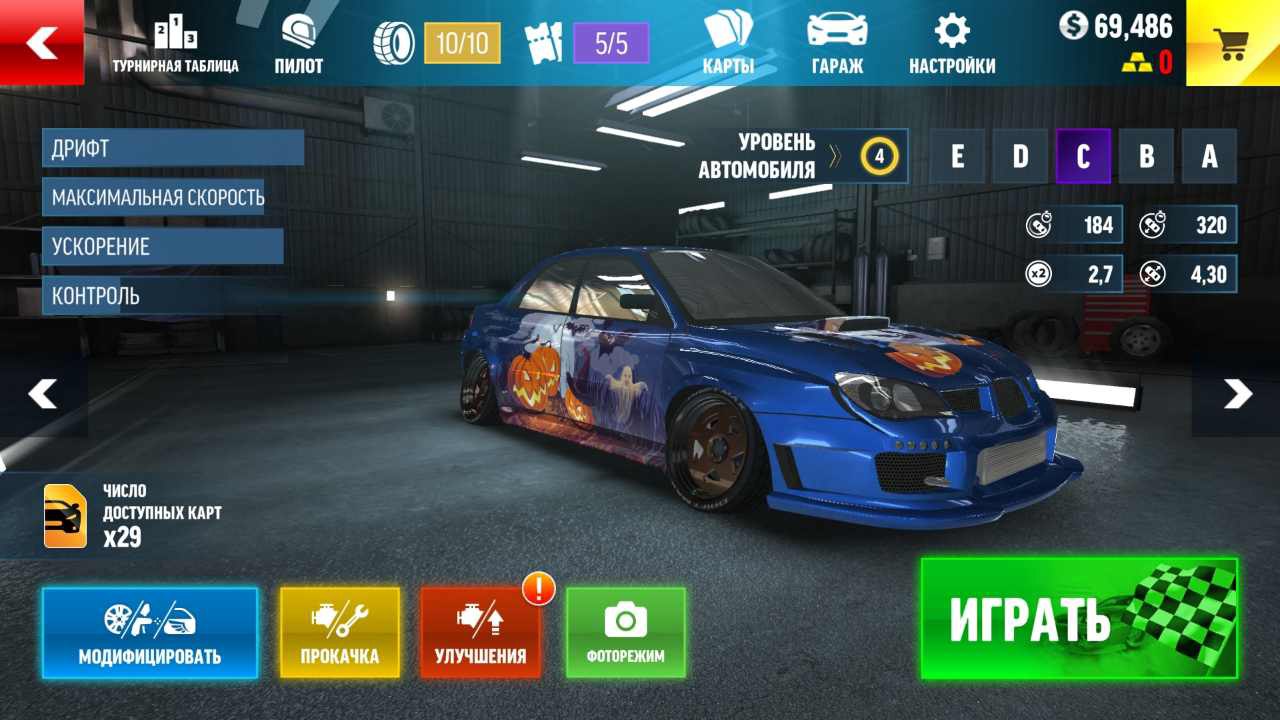
Task: Show the previous car with left arrow
Action: 43,394
